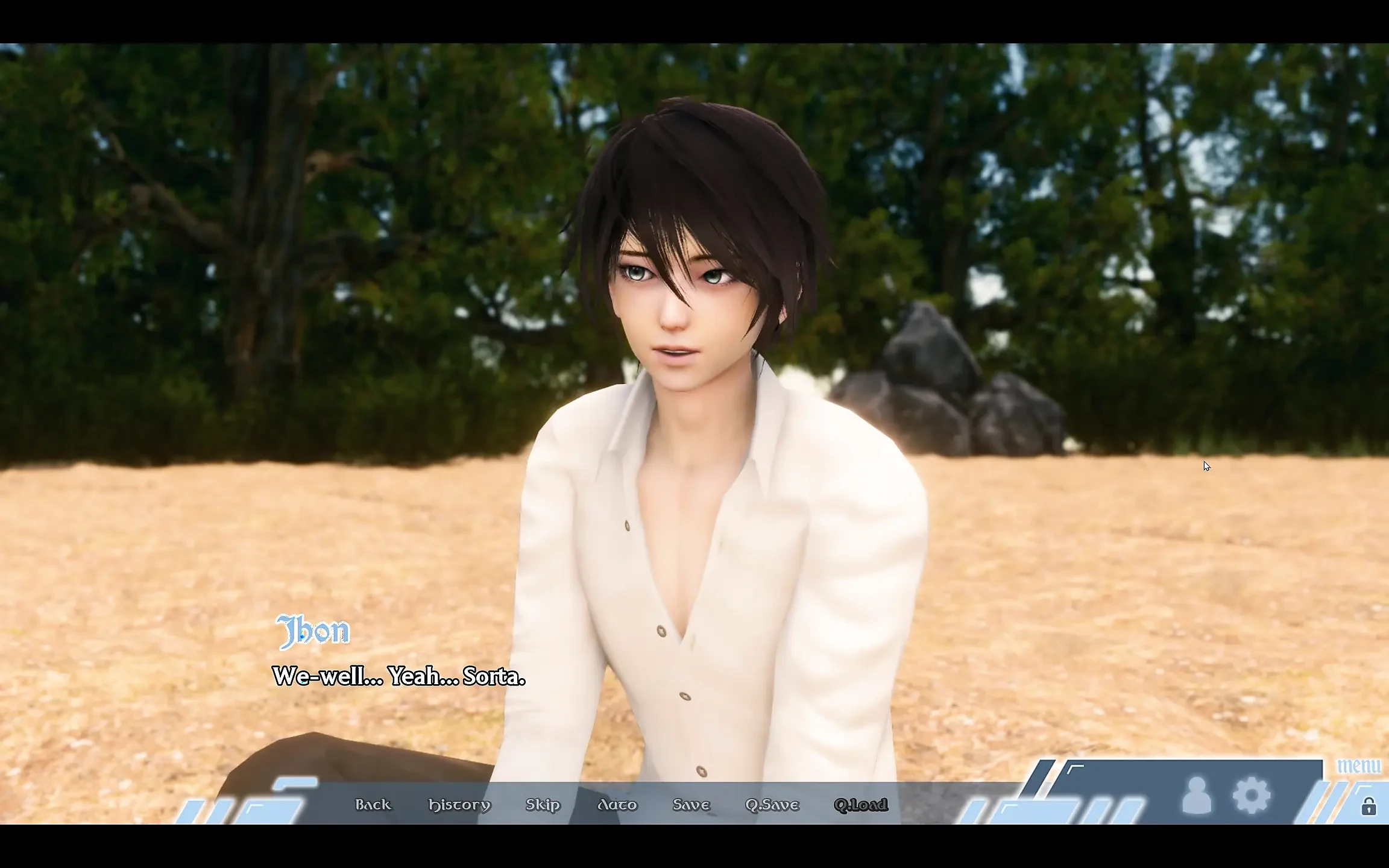The height and width of the screenshot is (868, 1389).
Task: Open the Save game screen
Action: (691, 805)
